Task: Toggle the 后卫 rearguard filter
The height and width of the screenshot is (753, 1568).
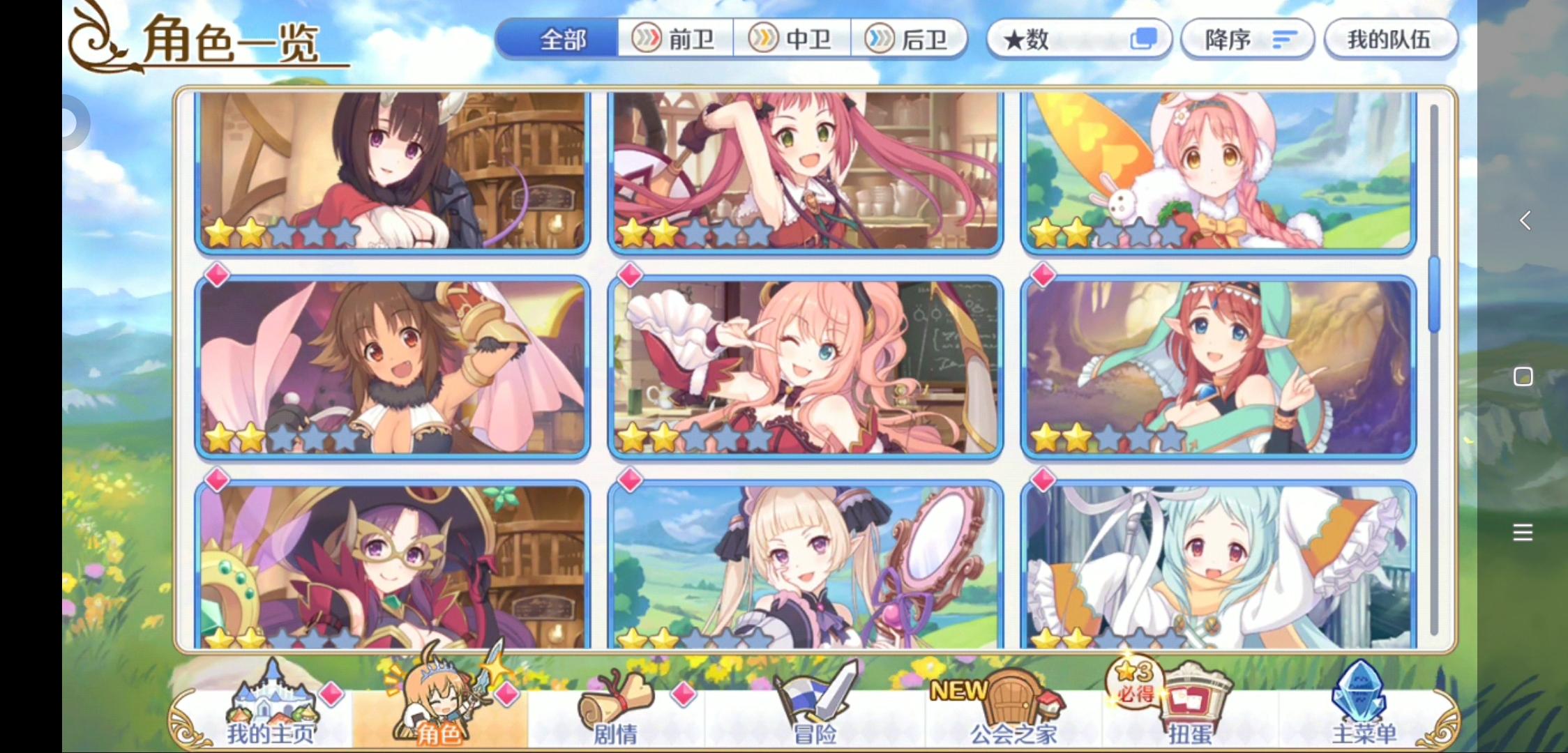Action: point(910,40)
